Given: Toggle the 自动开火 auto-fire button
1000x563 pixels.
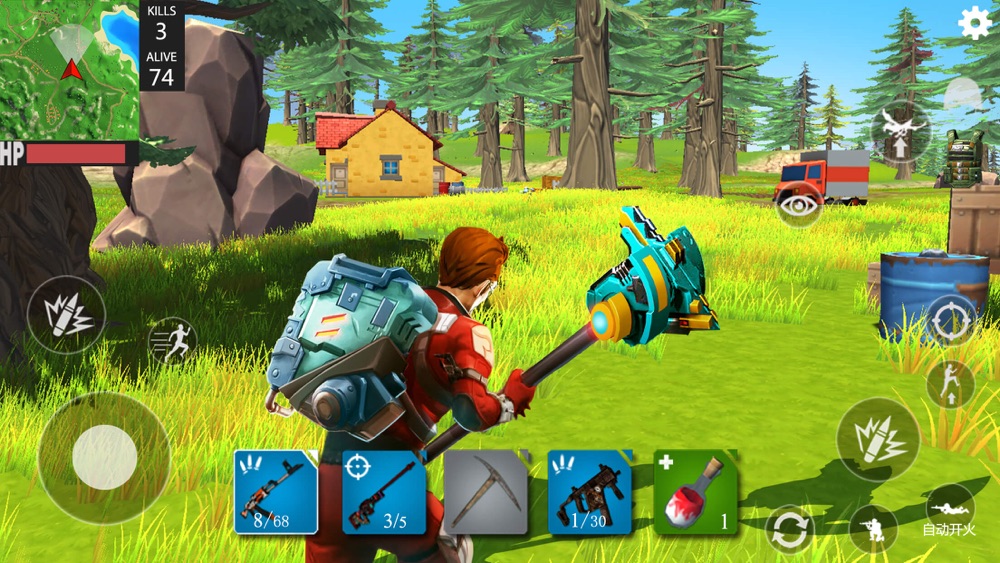Looking at the screenshot, I should 949,511.
